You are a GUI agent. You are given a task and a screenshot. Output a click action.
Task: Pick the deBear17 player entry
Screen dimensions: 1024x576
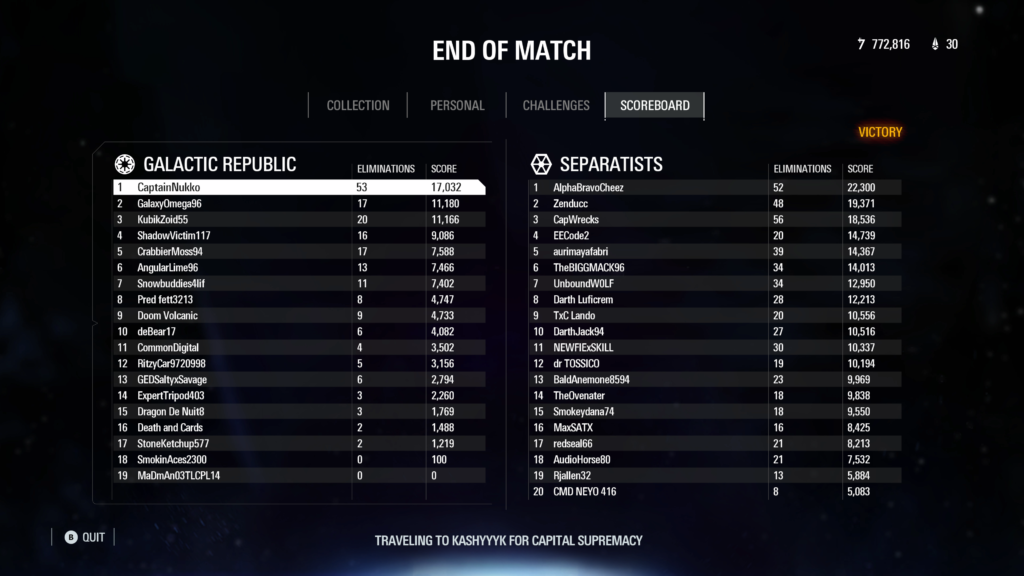click(298, 331)
